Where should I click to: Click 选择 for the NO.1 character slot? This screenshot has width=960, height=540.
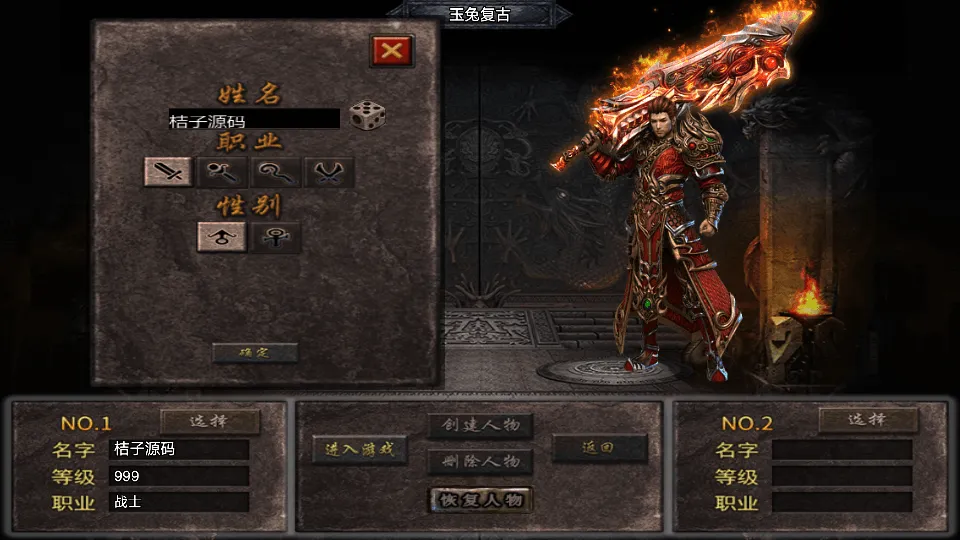[x=210, y=421]
